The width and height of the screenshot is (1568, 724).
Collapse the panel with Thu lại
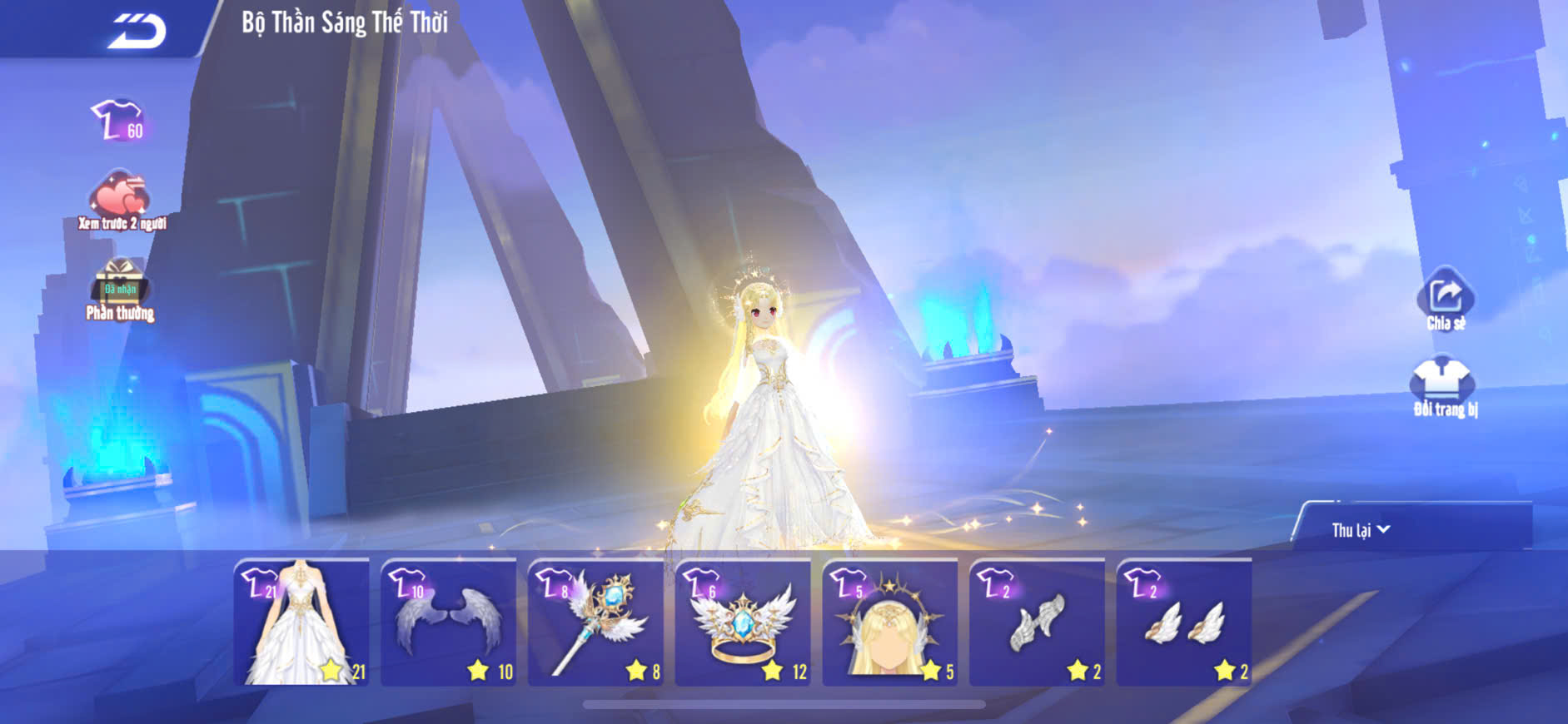coord(1361,530)
